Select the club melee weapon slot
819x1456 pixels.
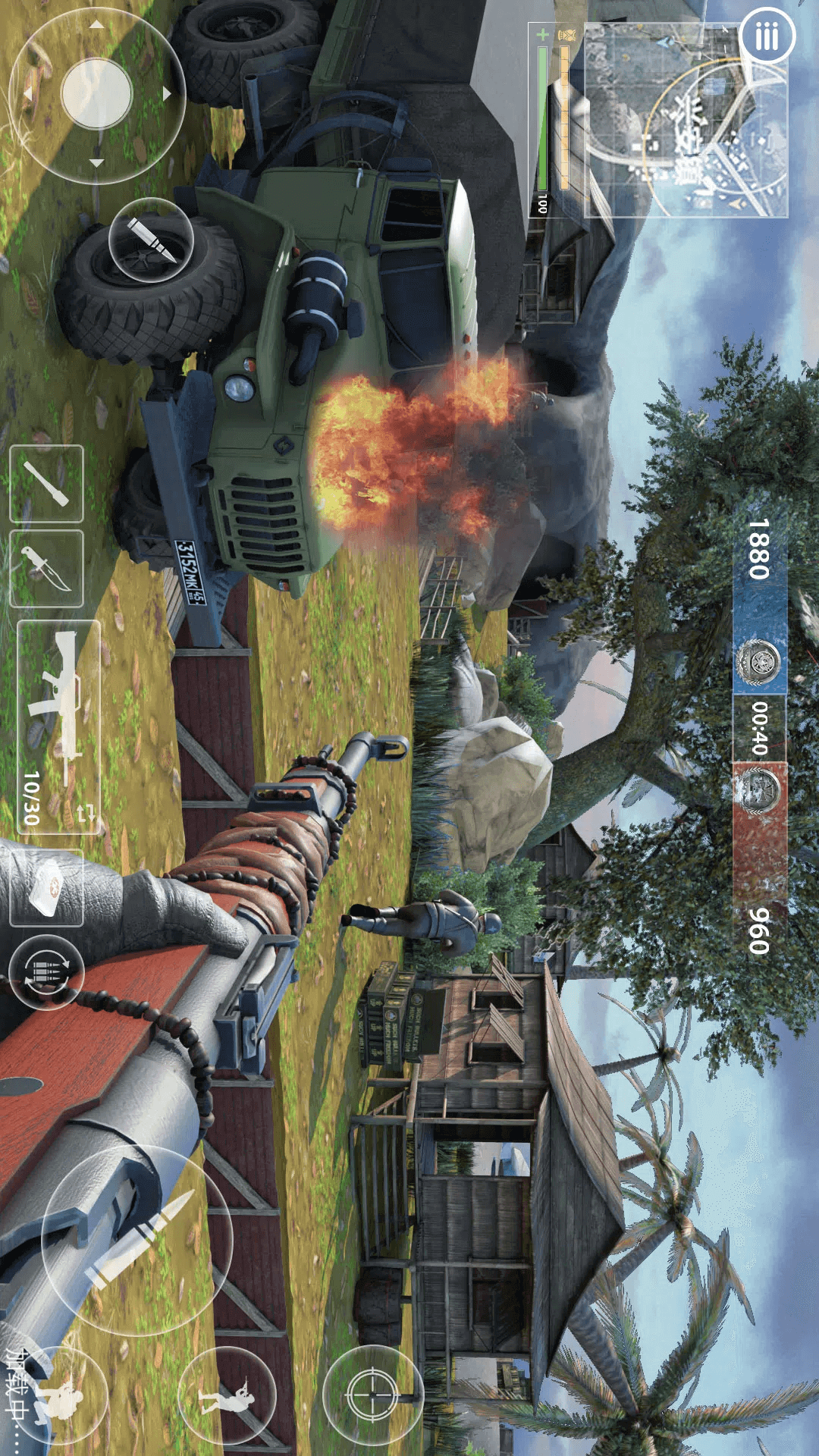tap(46, 484)
